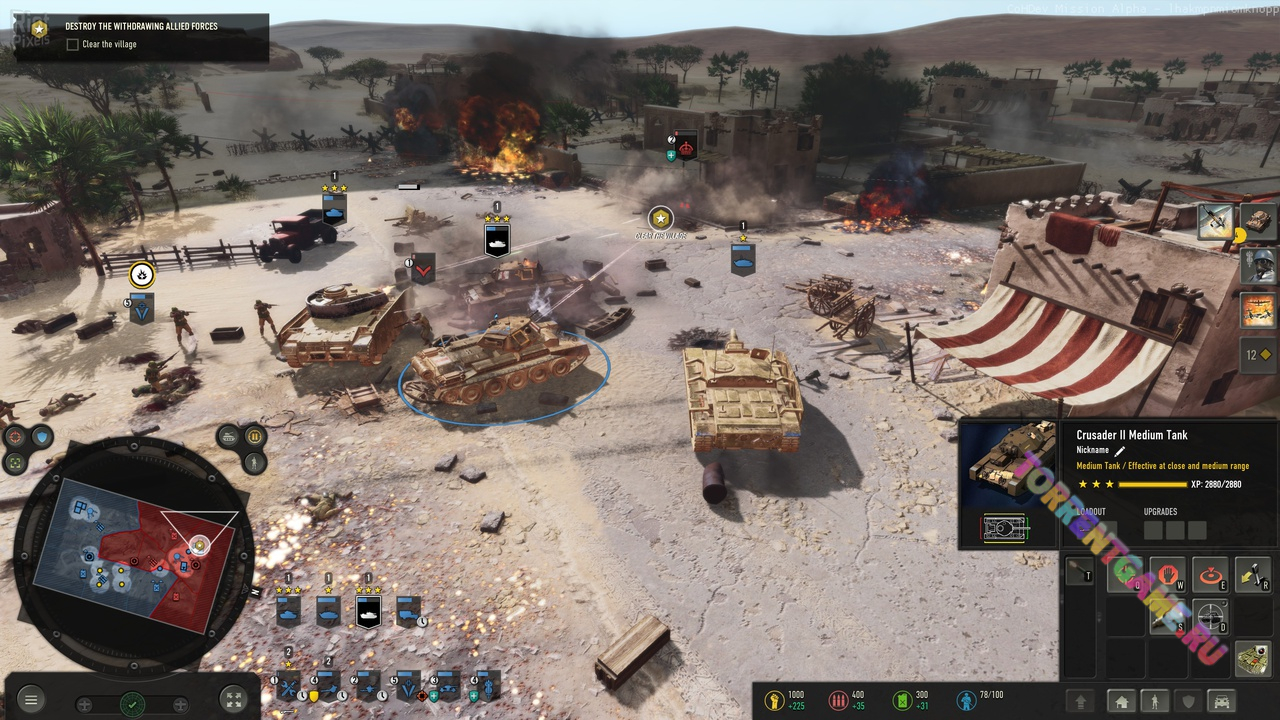Screen dimensions: 1280x720
Task: Call in the fighter plane ability
Action: [x=1215, y=222]
